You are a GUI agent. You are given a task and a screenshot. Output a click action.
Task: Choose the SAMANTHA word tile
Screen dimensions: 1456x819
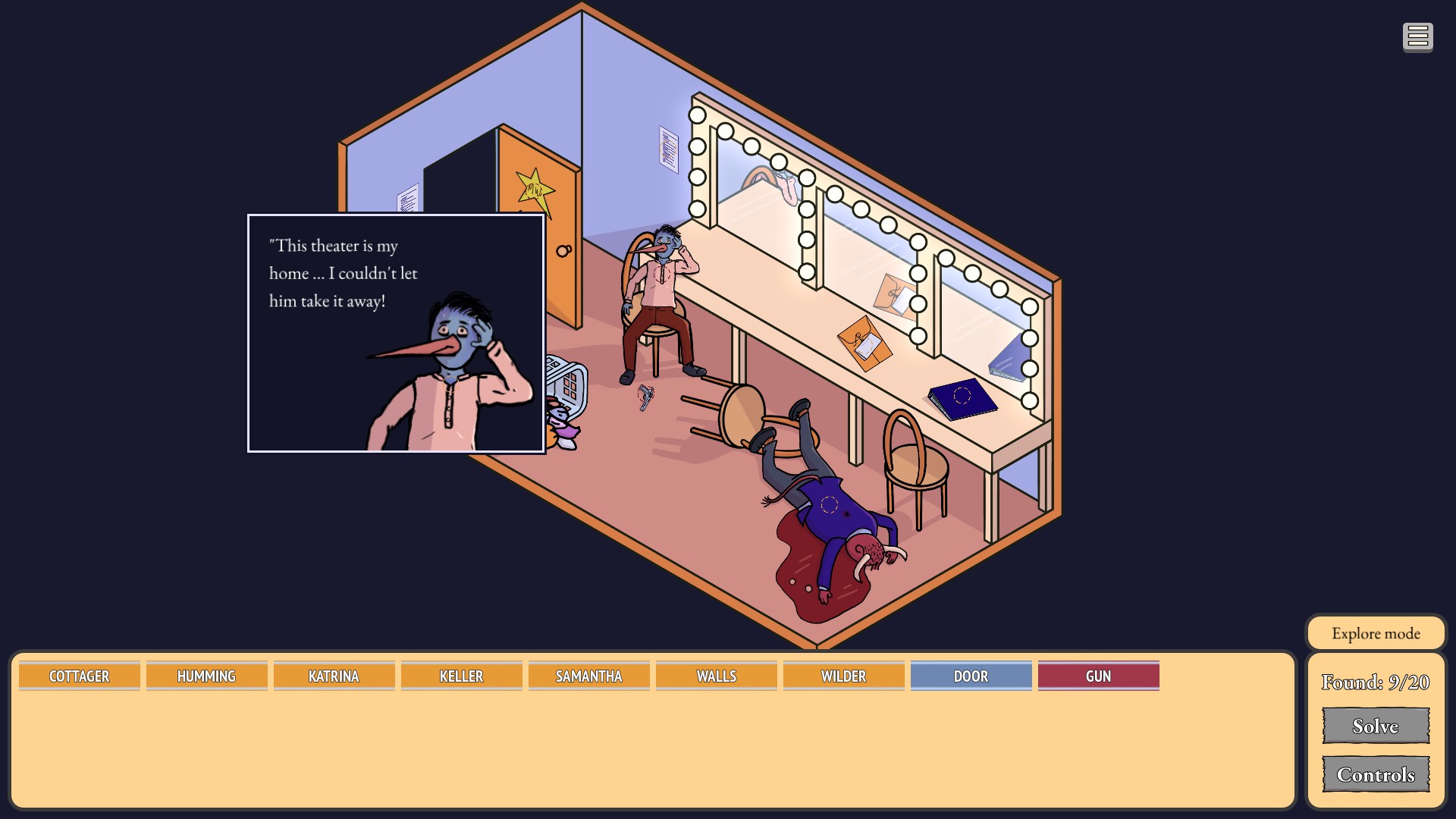point(588,676)
